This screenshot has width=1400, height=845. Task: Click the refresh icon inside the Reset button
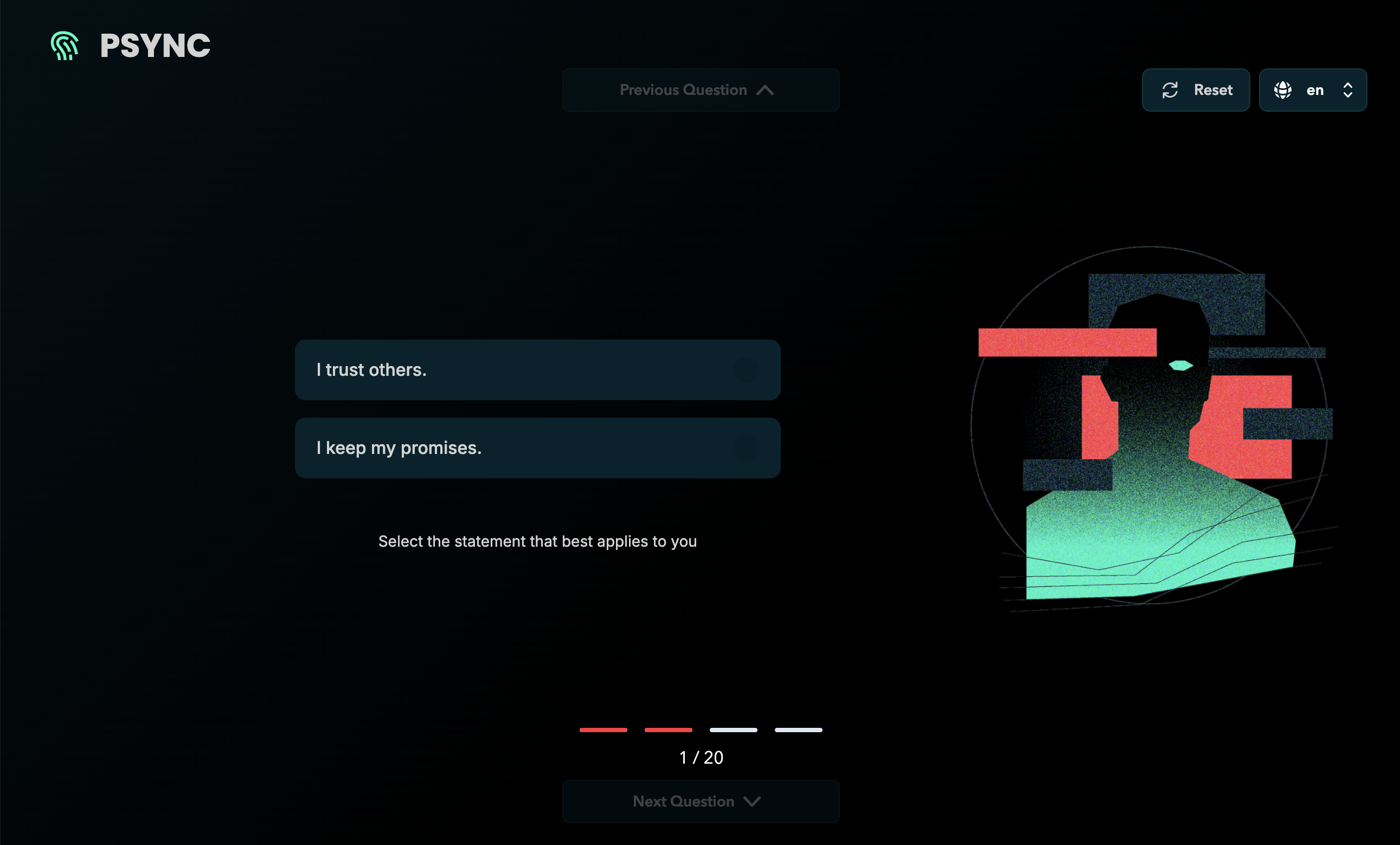point(1171,90)
